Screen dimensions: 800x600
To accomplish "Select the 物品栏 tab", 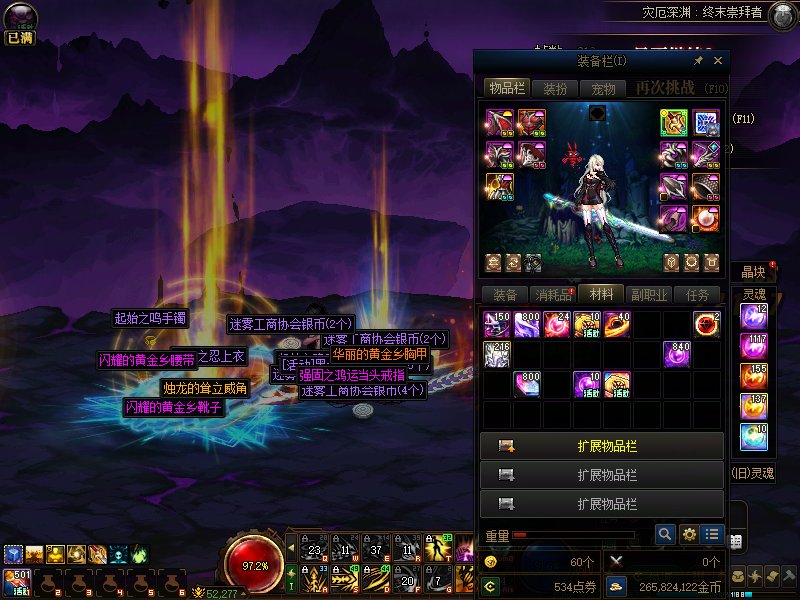I will pyautogui.click(x=506, y=88).
